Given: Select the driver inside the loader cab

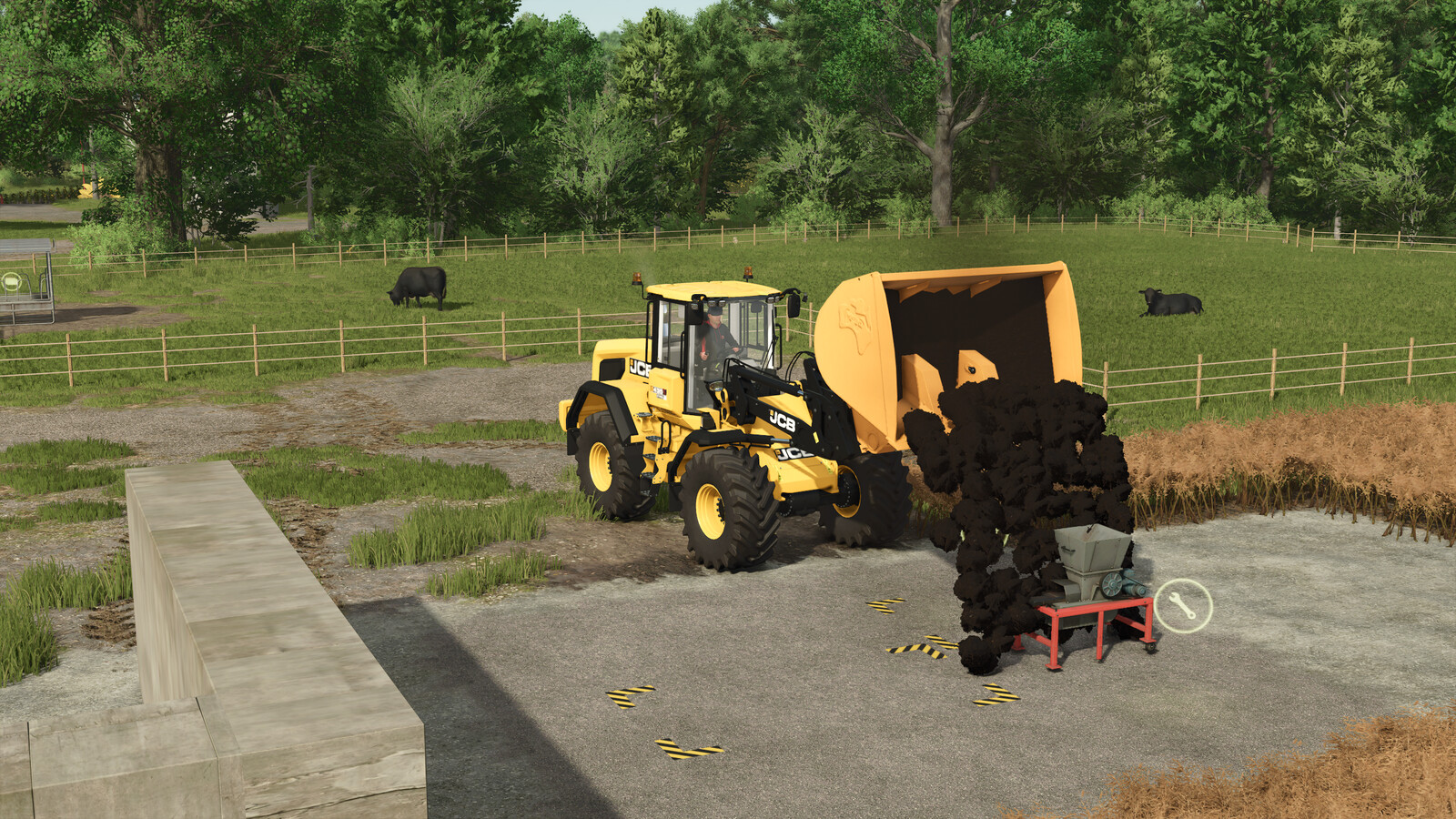Looking at the screenshot, I should pyautogui.click(x=714, y=335).
